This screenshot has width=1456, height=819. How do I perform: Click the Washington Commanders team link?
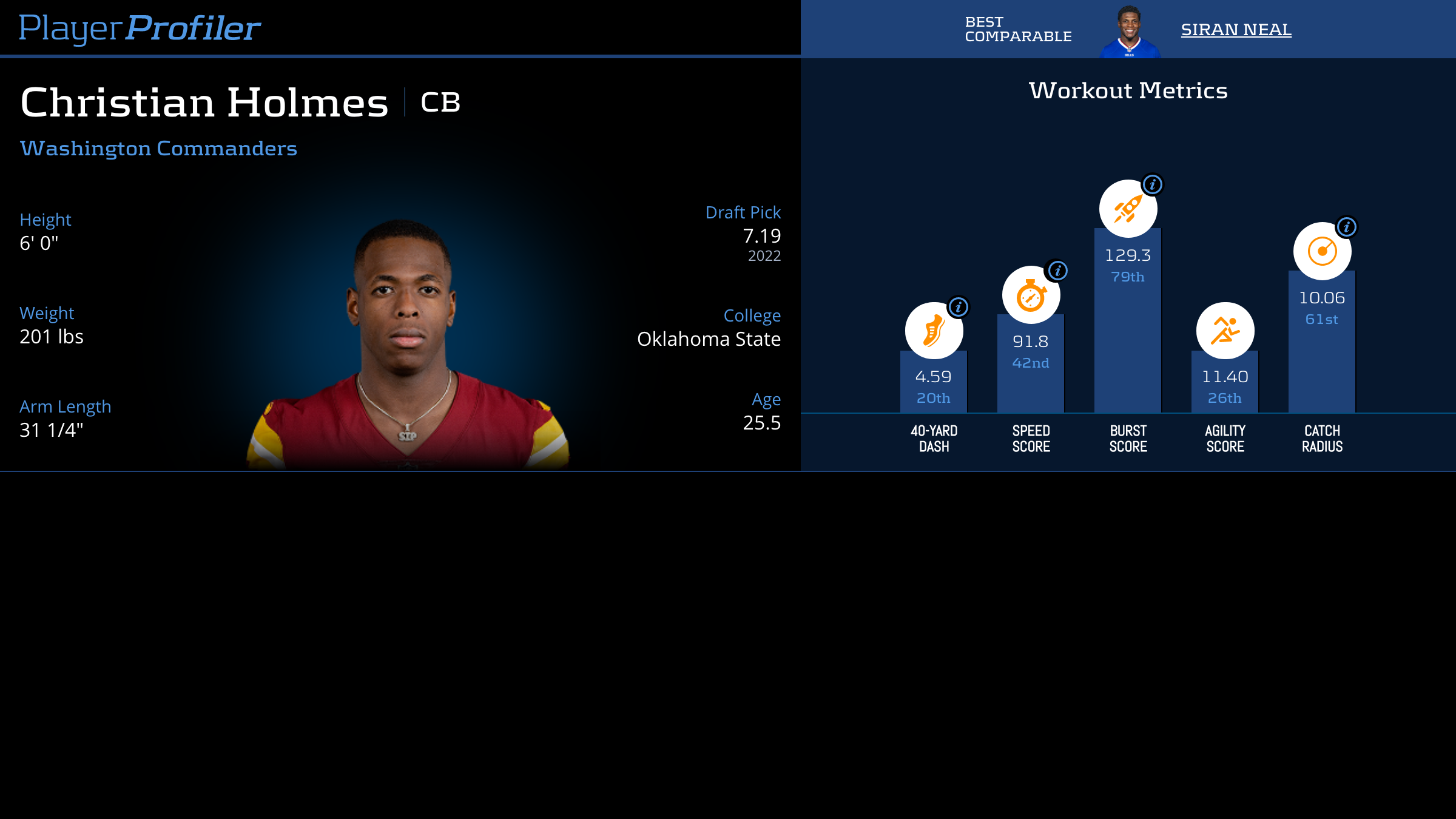click(x=158, y=149)
